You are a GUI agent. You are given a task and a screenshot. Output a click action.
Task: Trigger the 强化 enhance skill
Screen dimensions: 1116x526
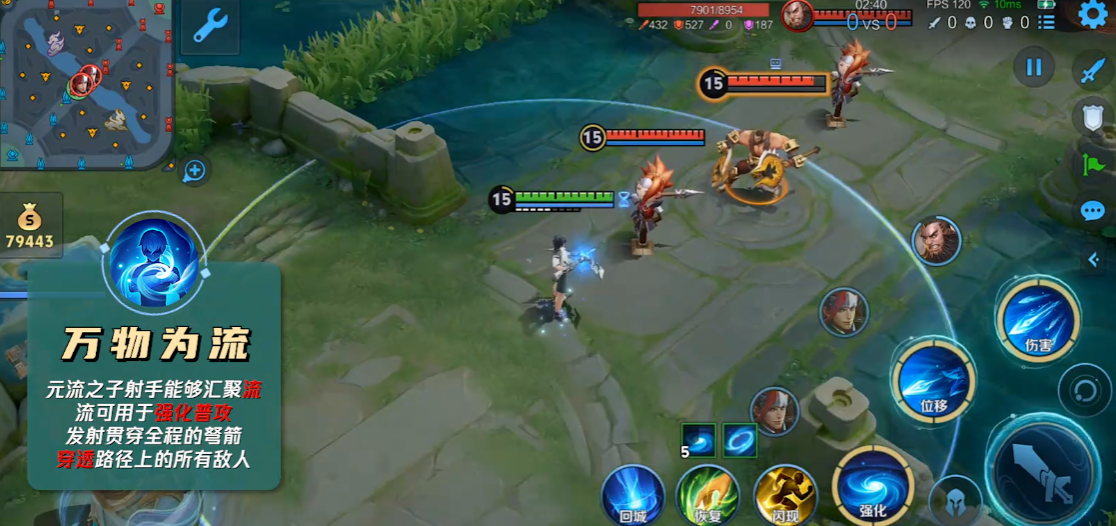pyautogui.click(x=872, y=484)
